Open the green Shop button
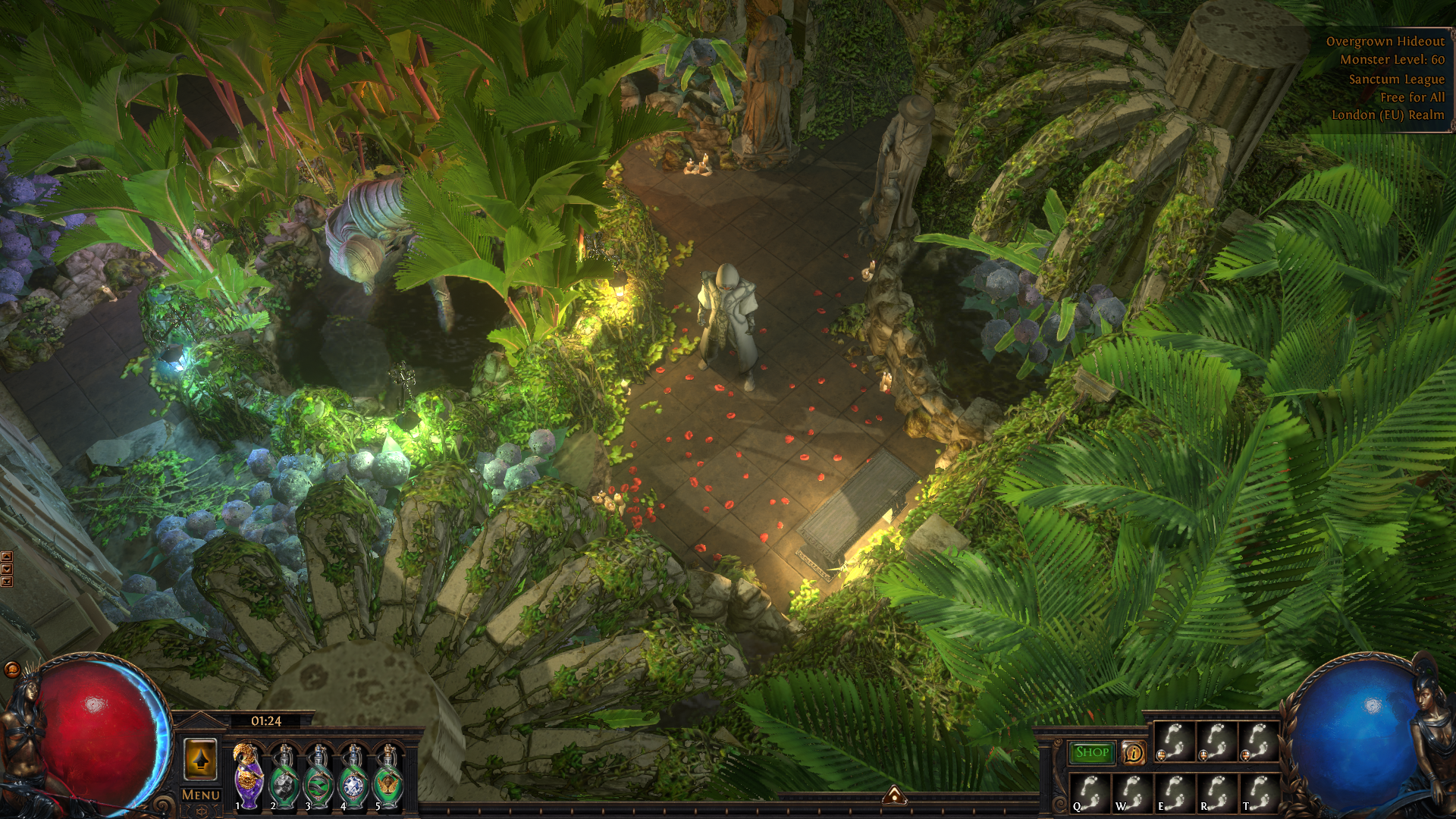The height and width of the screenshot is (819, 1456). pos(1092,752)
